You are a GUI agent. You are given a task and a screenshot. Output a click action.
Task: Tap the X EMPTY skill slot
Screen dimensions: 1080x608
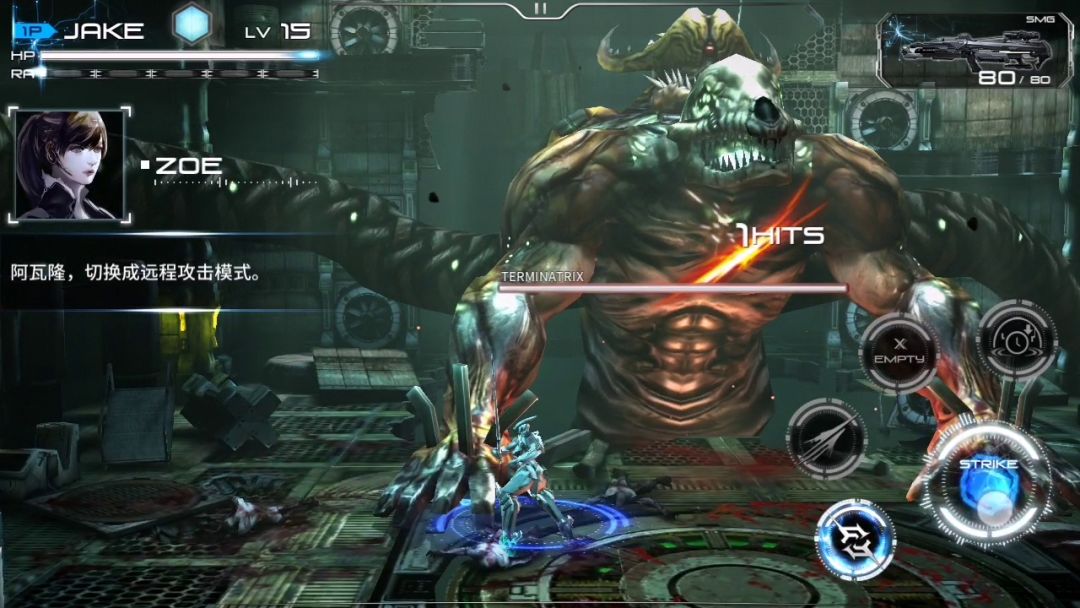click(x=899, y=352)
